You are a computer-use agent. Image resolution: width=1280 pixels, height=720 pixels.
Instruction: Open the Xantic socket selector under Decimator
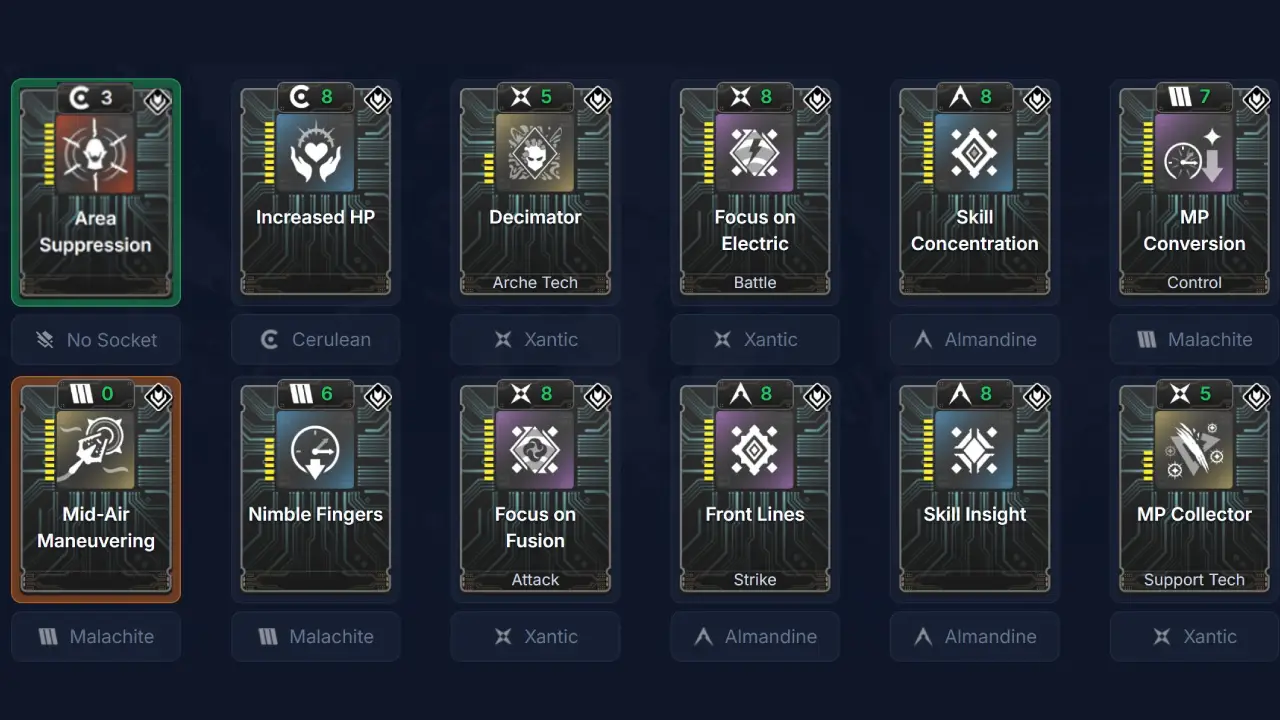[x=535, y=339]
